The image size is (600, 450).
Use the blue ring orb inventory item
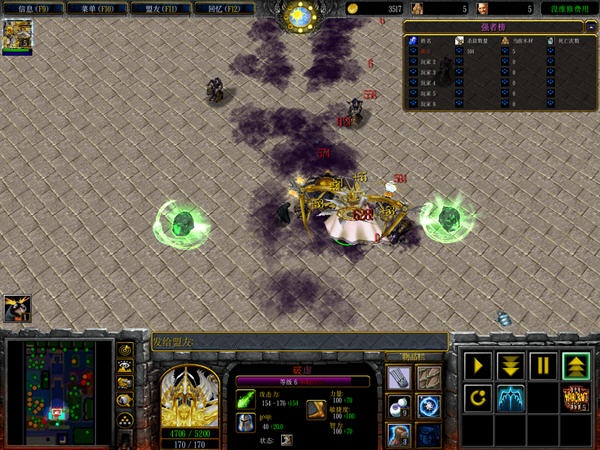[x=428, y=406]
